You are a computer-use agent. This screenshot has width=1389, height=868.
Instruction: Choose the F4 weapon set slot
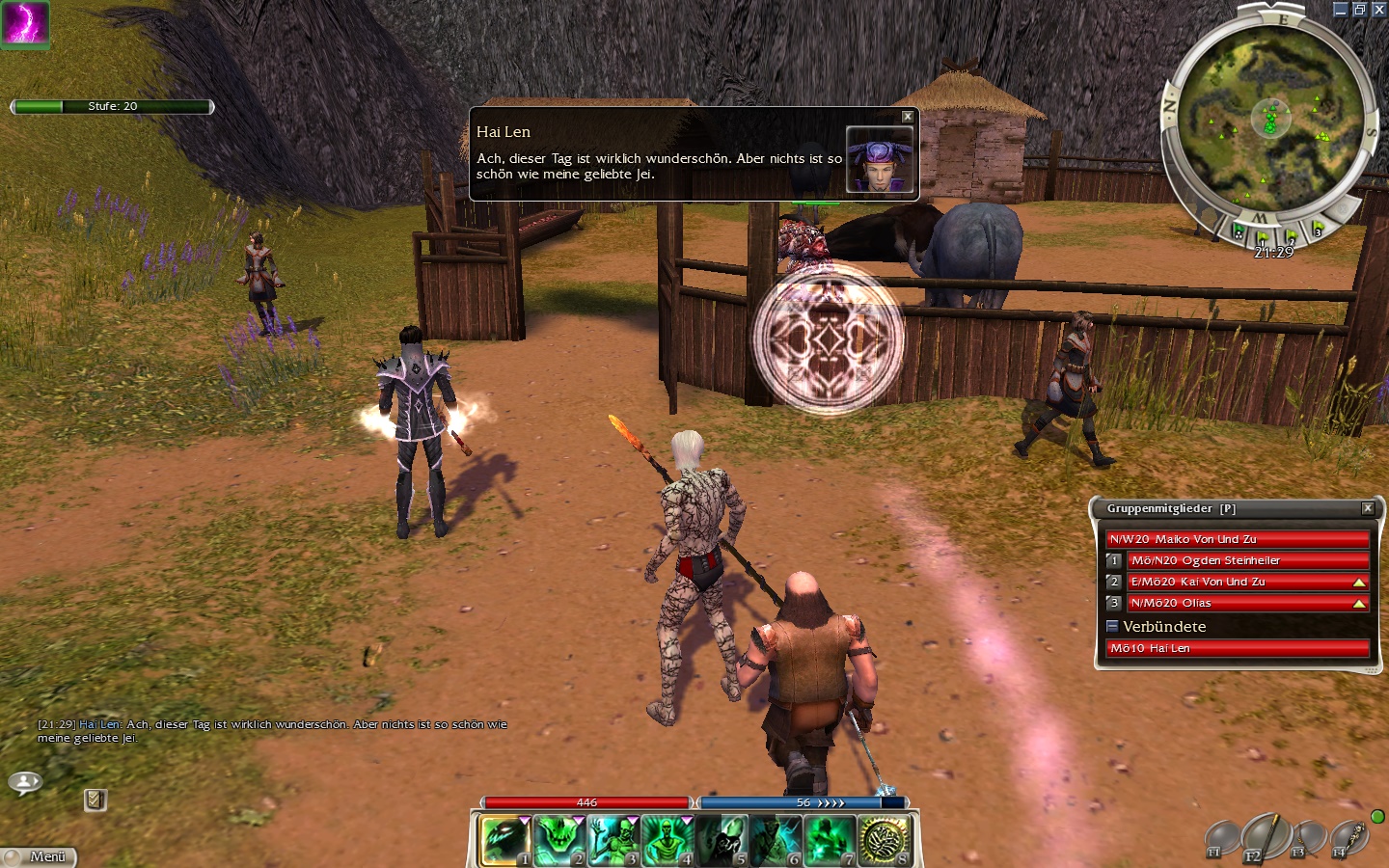[x=1348, y=839]
